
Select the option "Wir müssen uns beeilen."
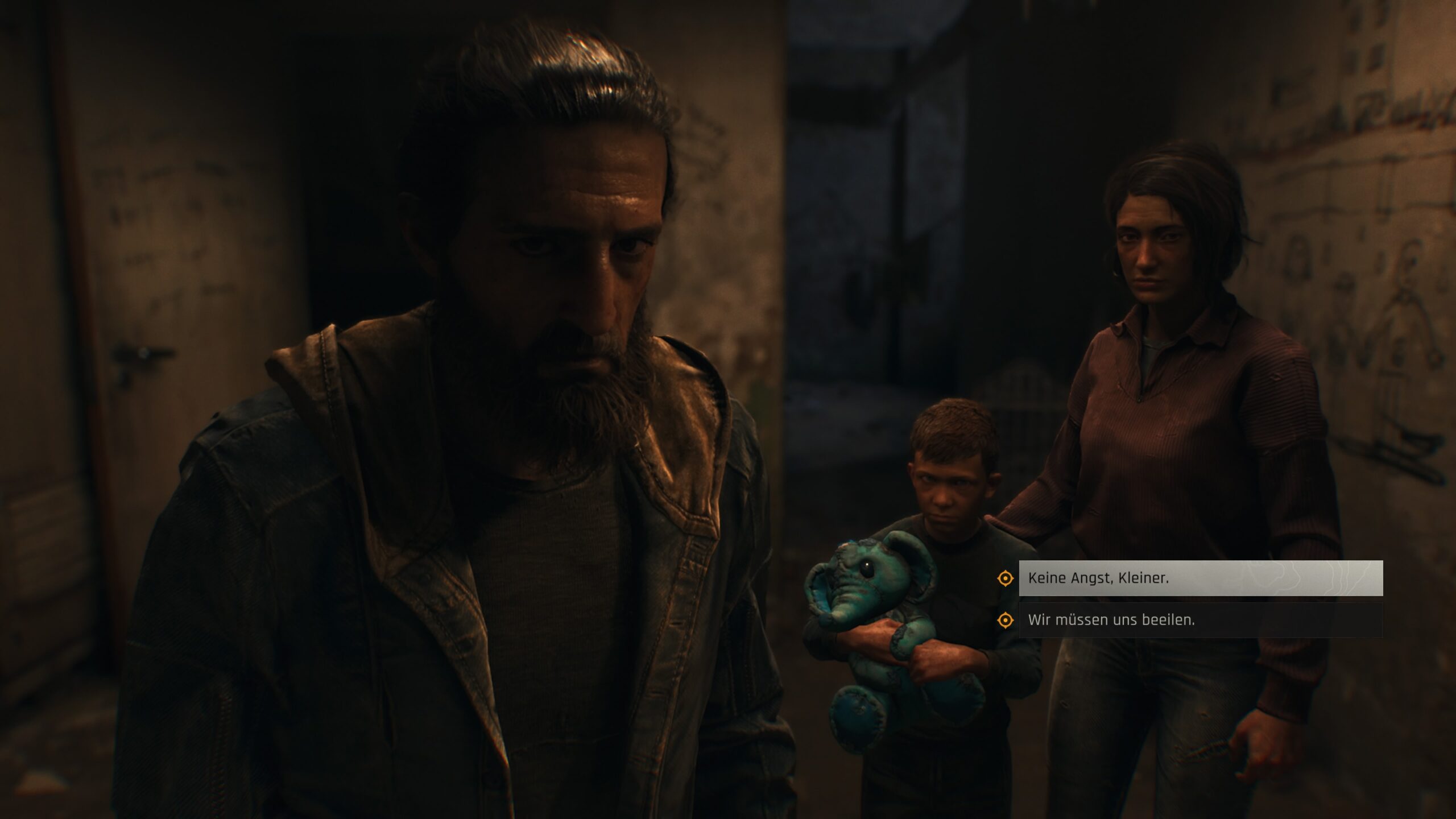tap(1199, 620)
